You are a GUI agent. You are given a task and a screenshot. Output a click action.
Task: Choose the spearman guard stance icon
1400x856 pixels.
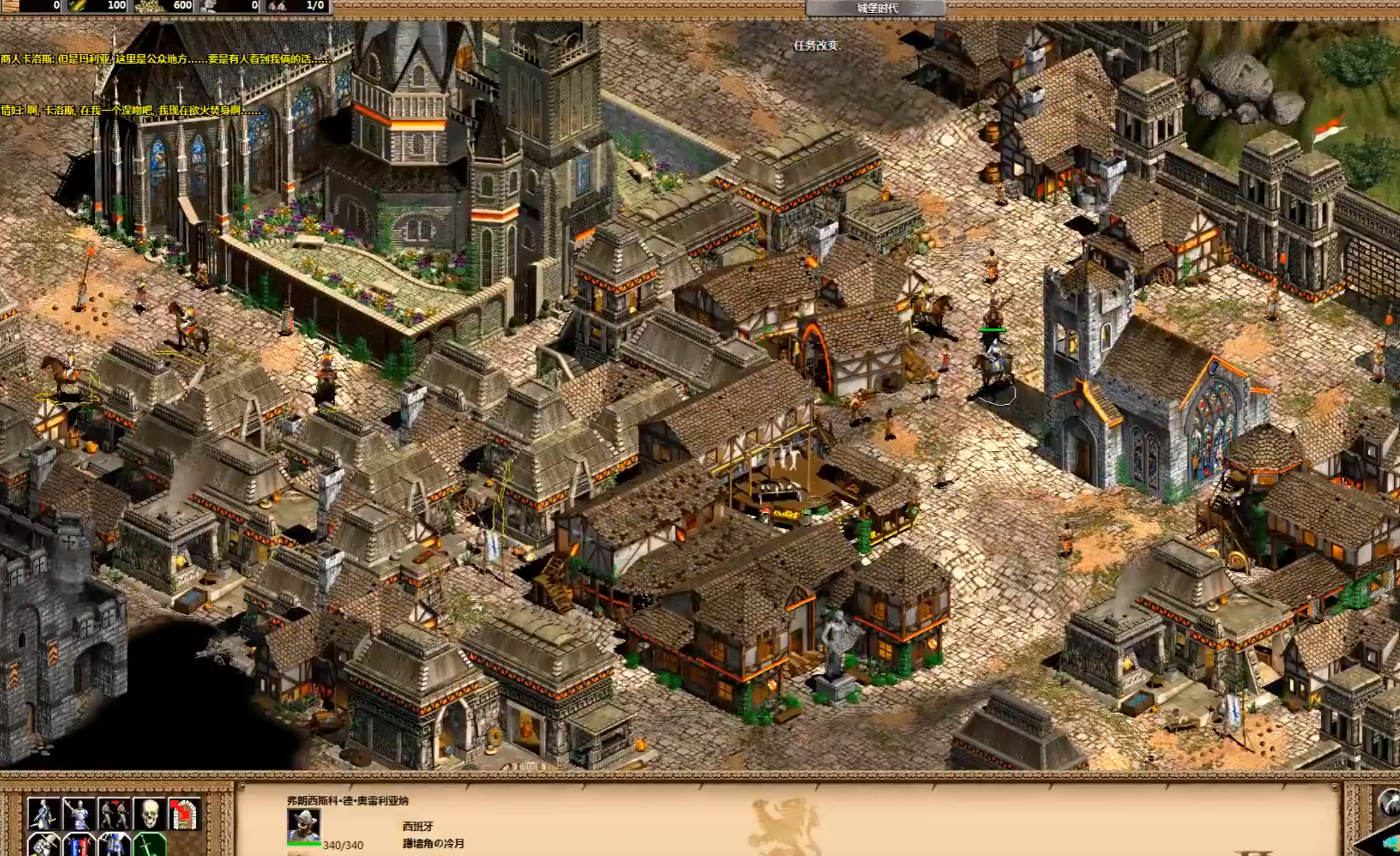pos(79,813)
